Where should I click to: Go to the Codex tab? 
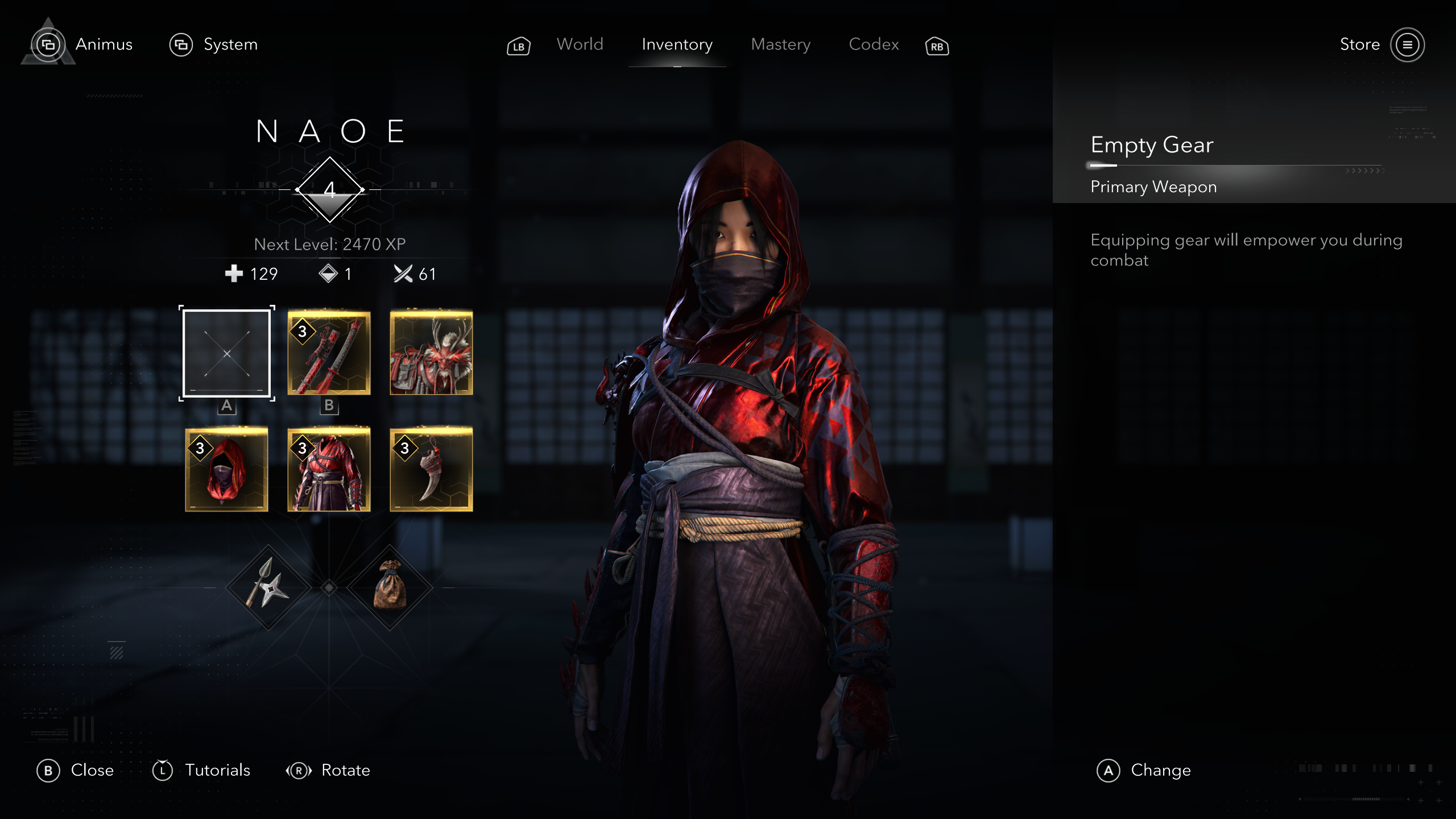874,44
